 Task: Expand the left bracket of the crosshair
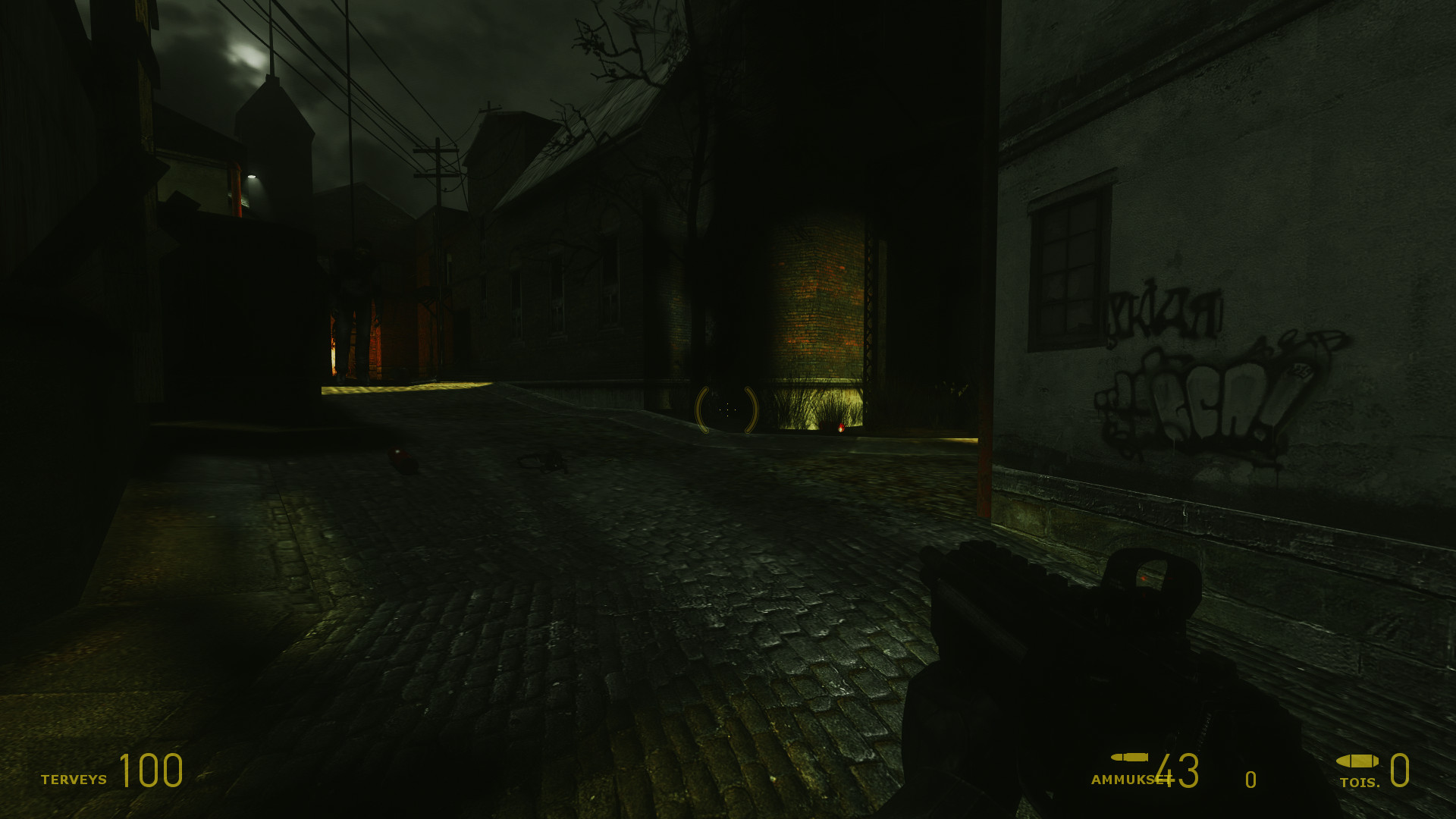(698, 409)
